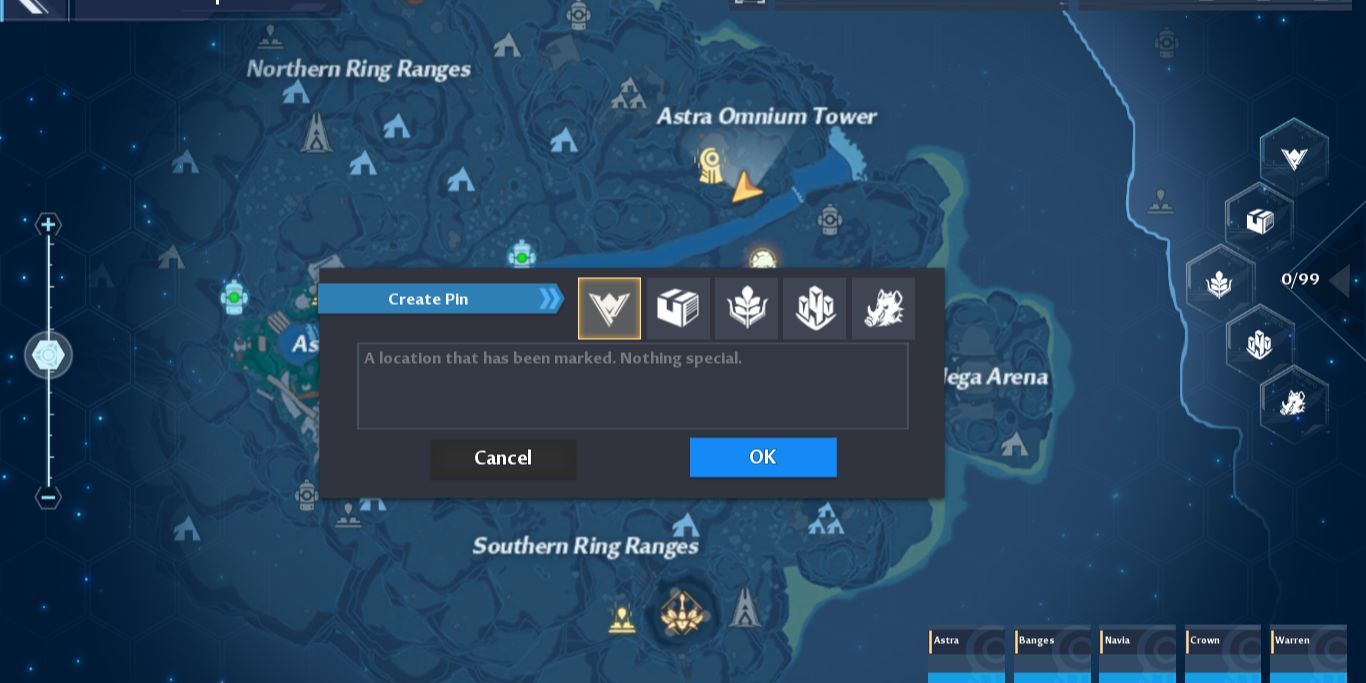The height and width of the screenshot is (683, 1366).
Task: Pick the plant pin icon in dialog
Action: click(x=746, y=308)
